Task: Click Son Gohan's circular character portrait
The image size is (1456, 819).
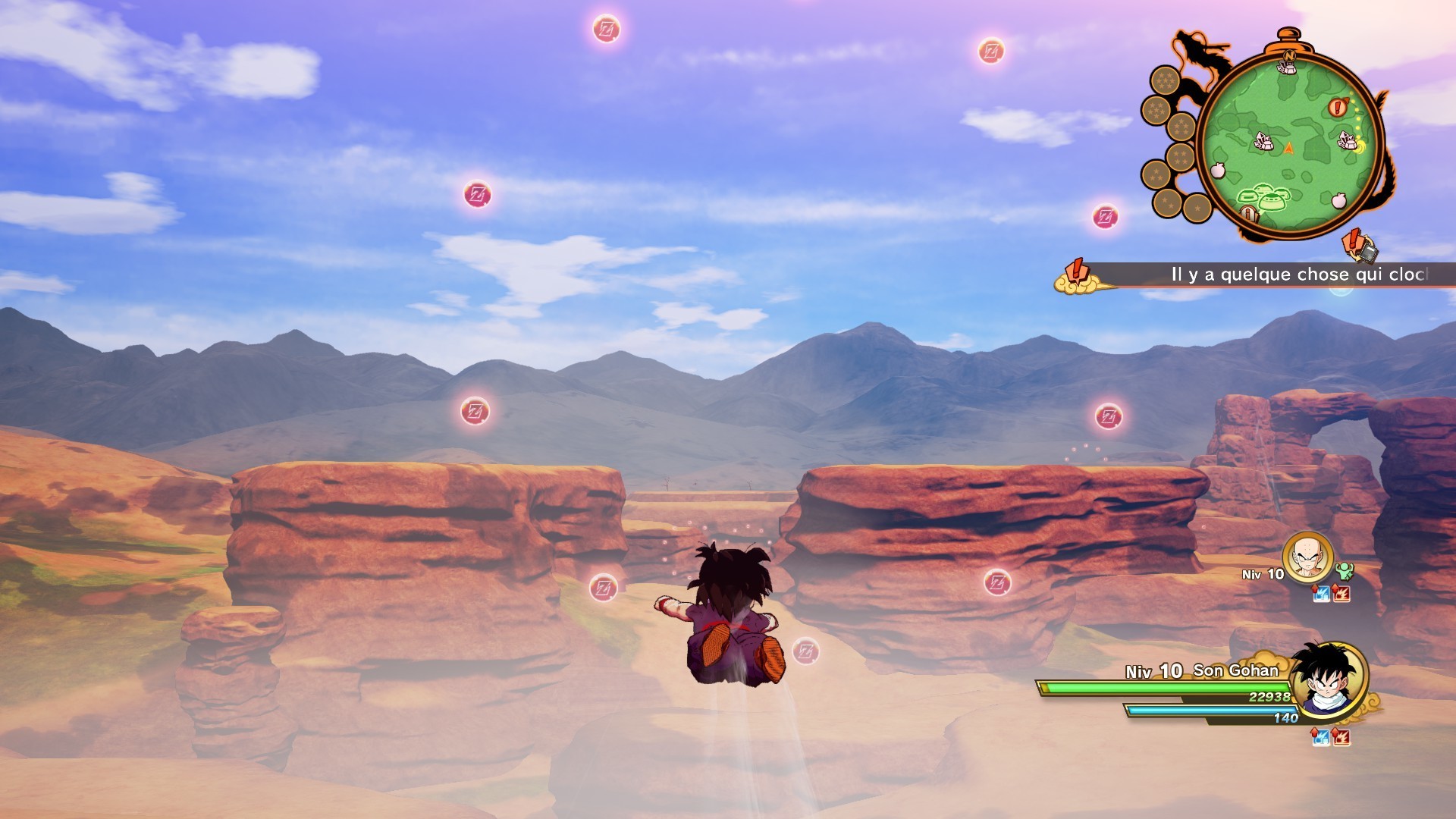Action: pyautogui.click(x=1327, y=681)
